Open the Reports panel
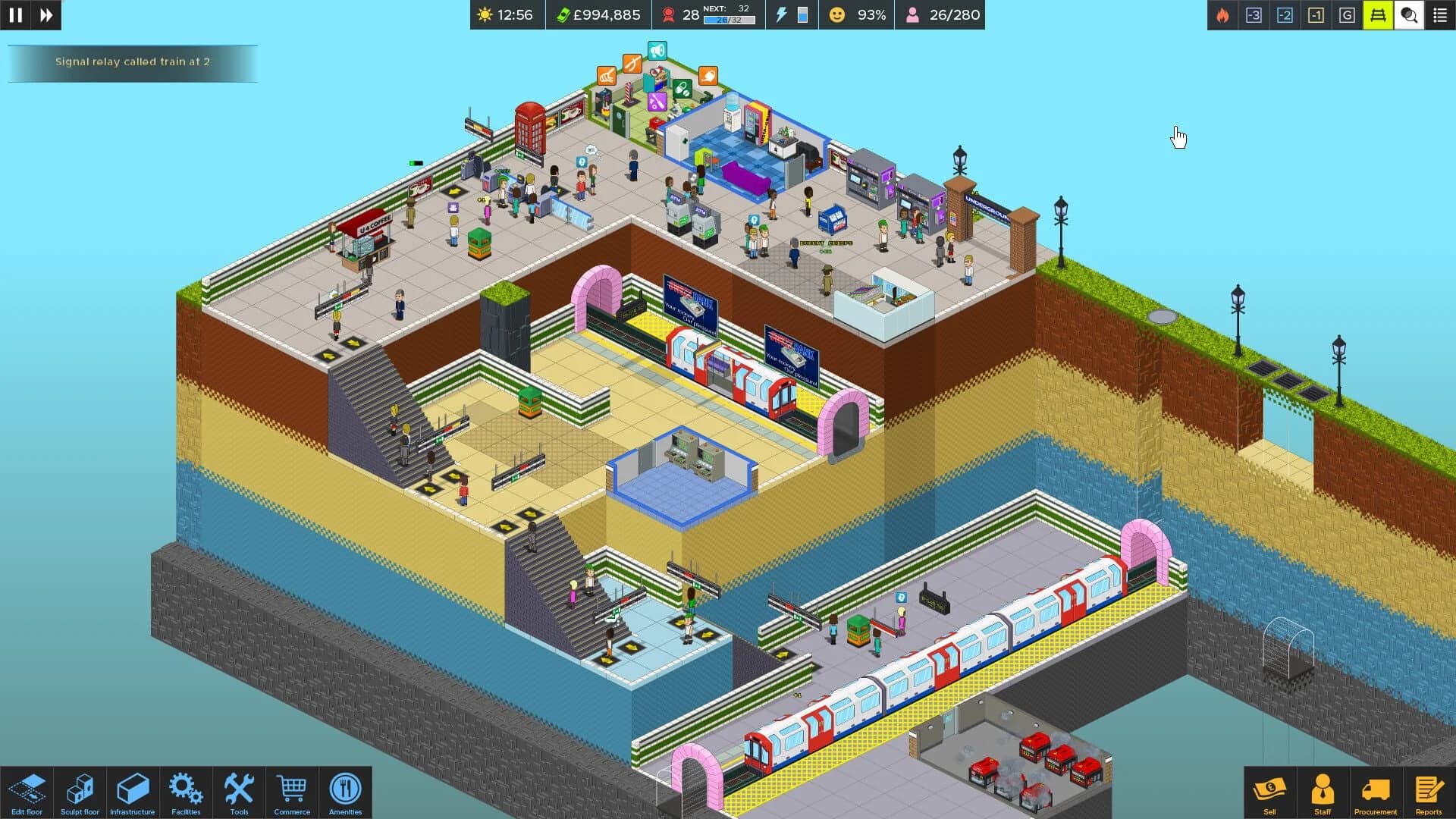 tap(1429, 791)
